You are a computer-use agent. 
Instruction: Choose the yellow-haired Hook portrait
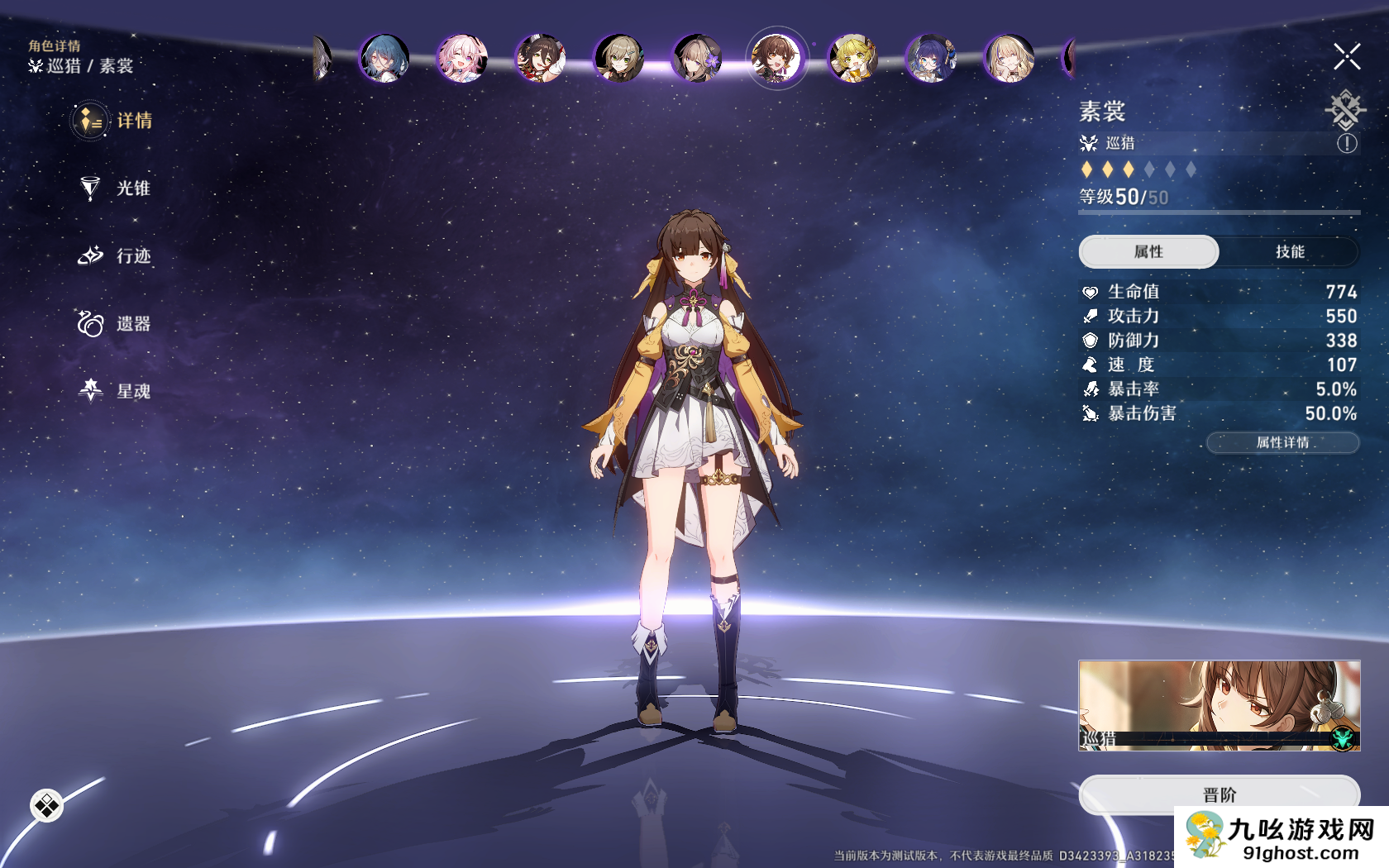point(852,59)
